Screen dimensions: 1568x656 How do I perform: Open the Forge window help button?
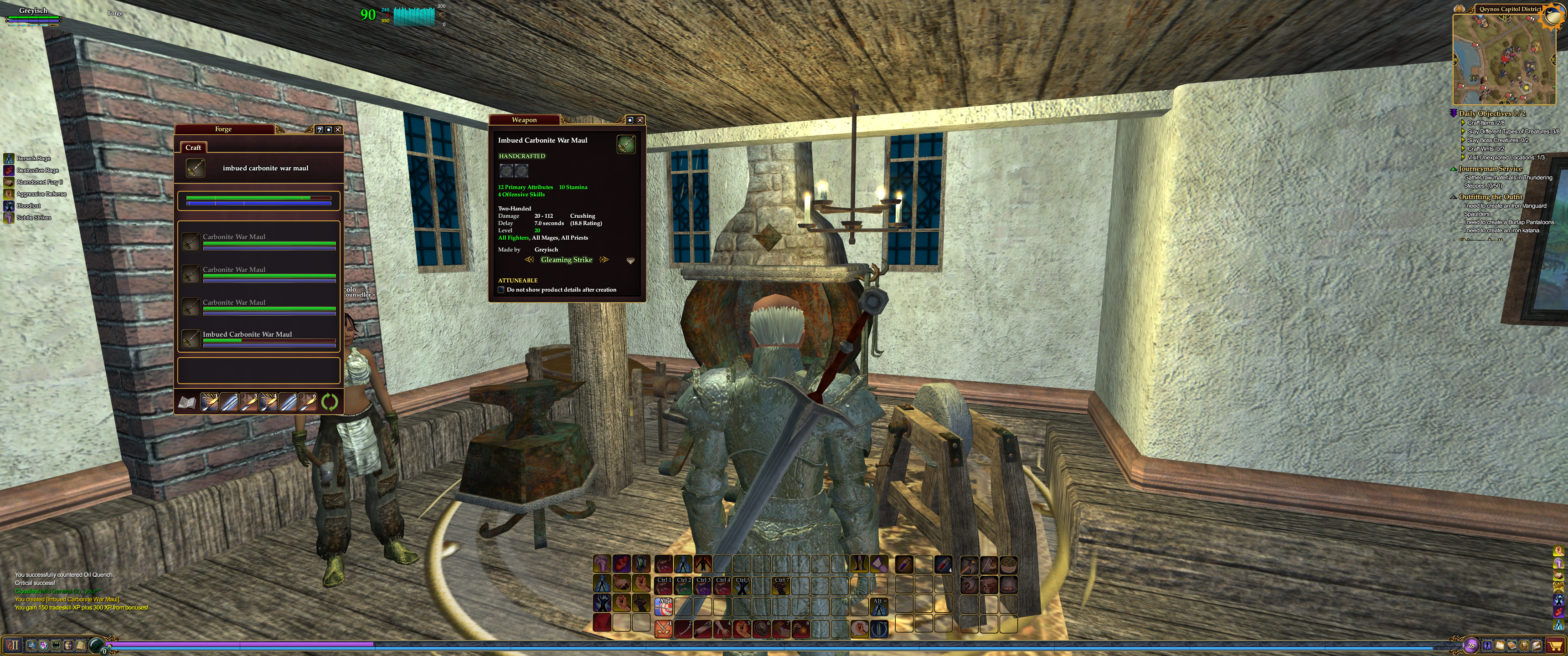click(x=320, y=130)
